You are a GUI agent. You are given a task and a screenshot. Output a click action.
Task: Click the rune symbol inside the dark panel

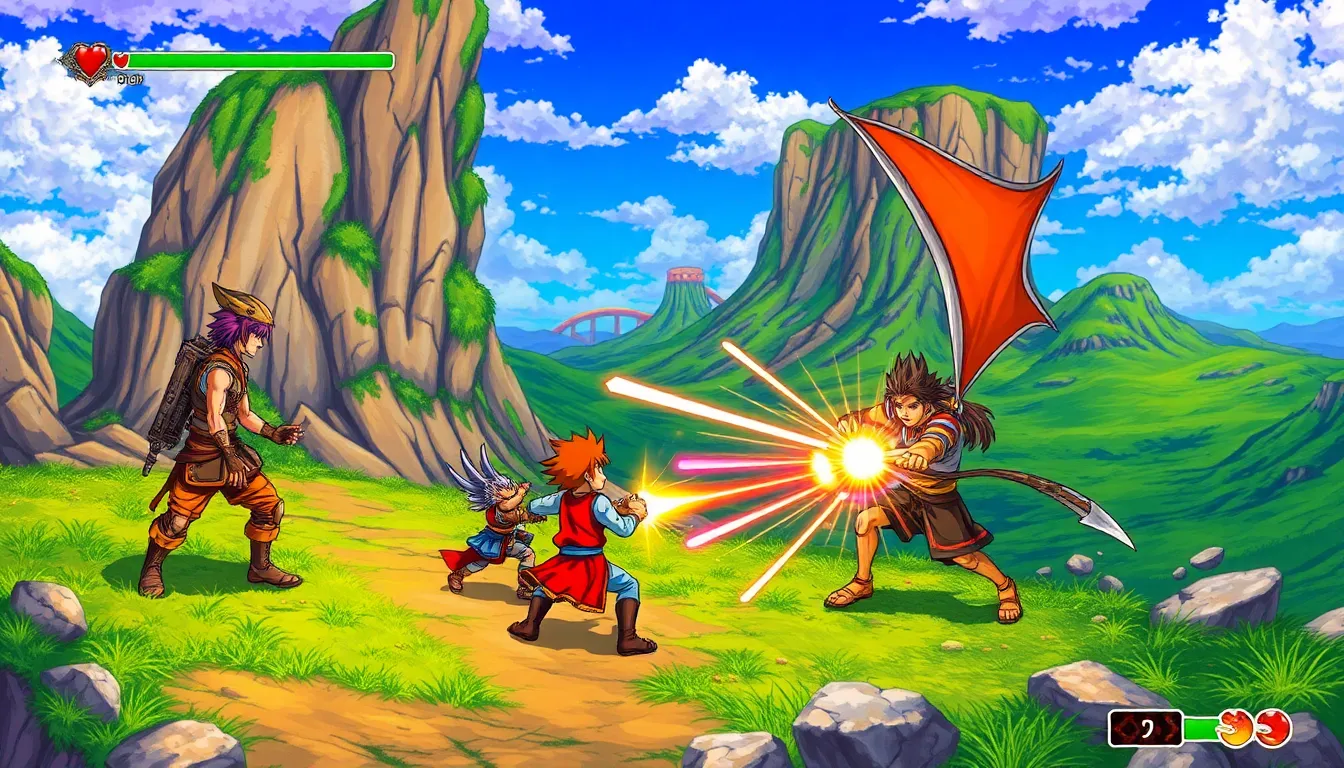(x=1147, y=727)
